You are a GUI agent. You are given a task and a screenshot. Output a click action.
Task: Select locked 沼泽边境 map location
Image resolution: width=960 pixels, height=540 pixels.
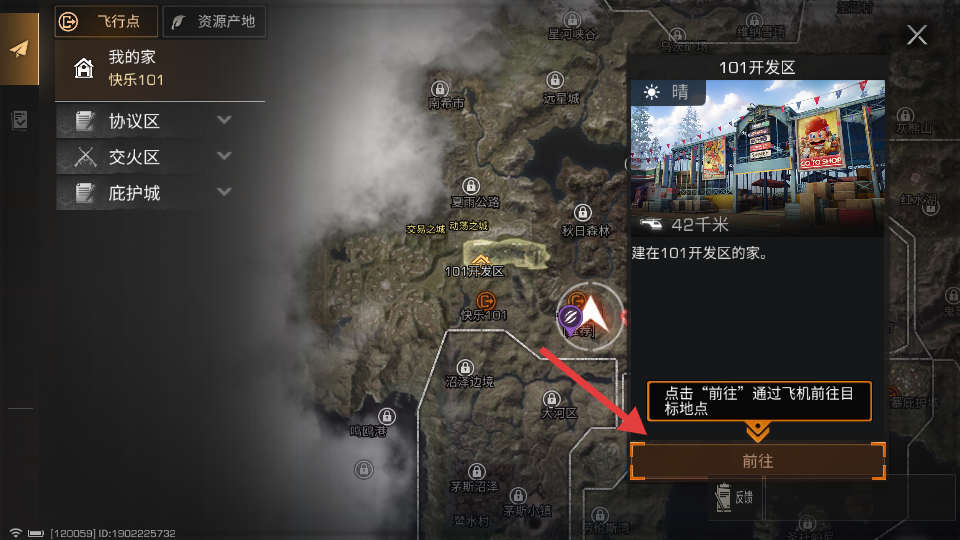pyautogui.click(x=466, y=368)
